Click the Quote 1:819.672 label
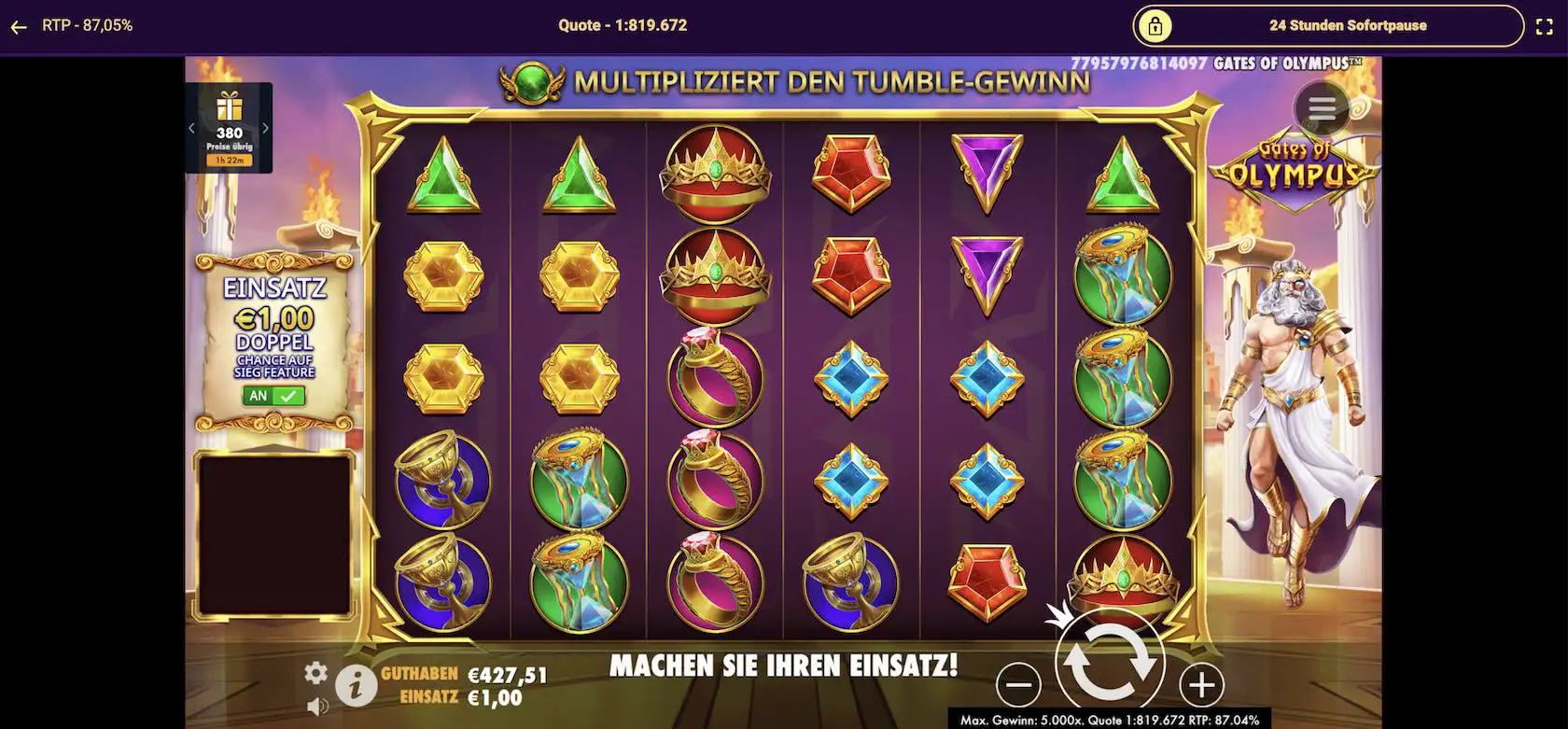 (x=623, y=25)
